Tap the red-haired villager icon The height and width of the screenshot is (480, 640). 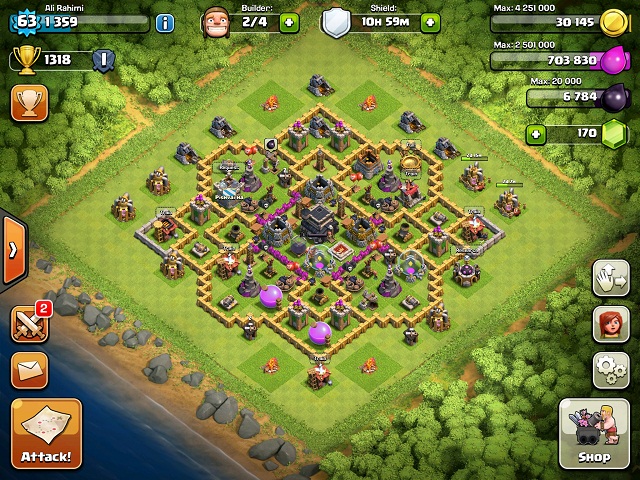click(x=610, y=324)
